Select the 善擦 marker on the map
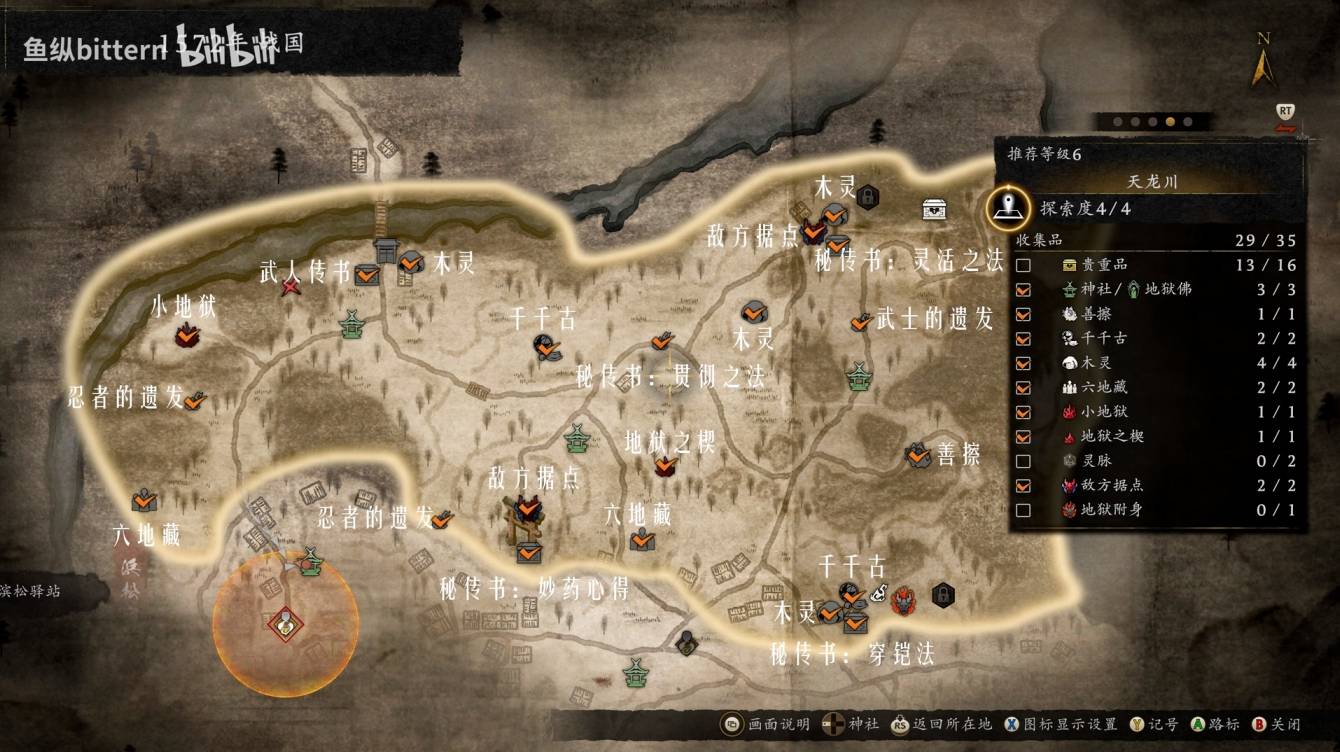This screenshot has width=1340, height=752. click(x=918, y=455)
